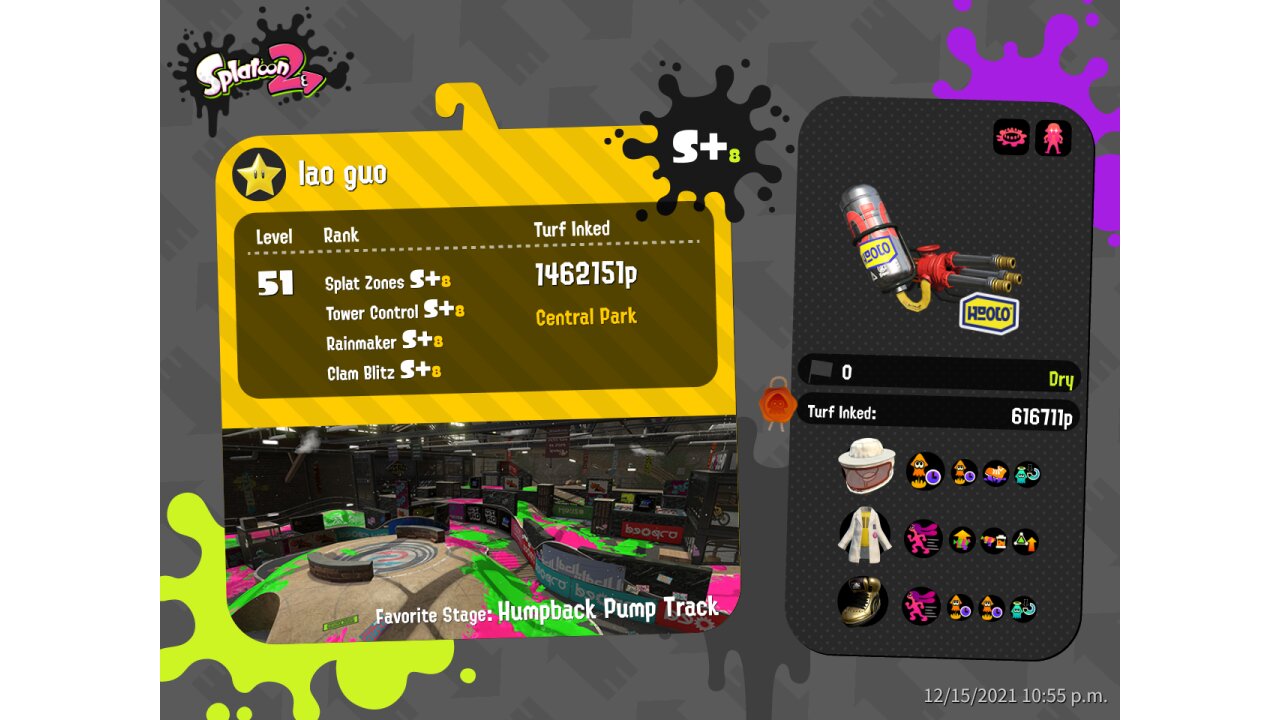Select the gold boots shoe gear
Screen dimensions: 1280x720
tap(861, 602)
